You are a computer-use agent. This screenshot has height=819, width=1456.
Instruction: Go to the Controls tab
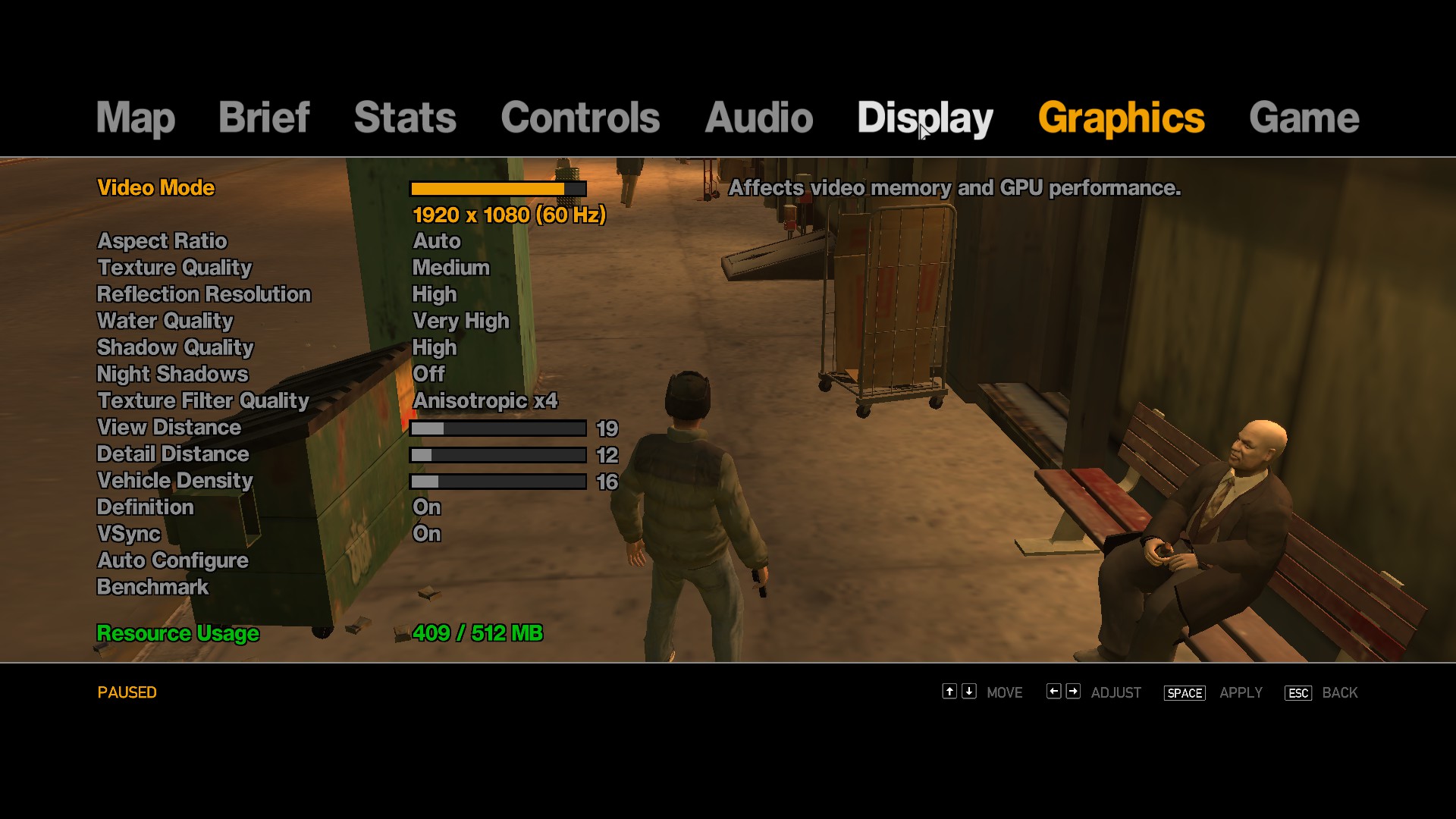point(580,118)
